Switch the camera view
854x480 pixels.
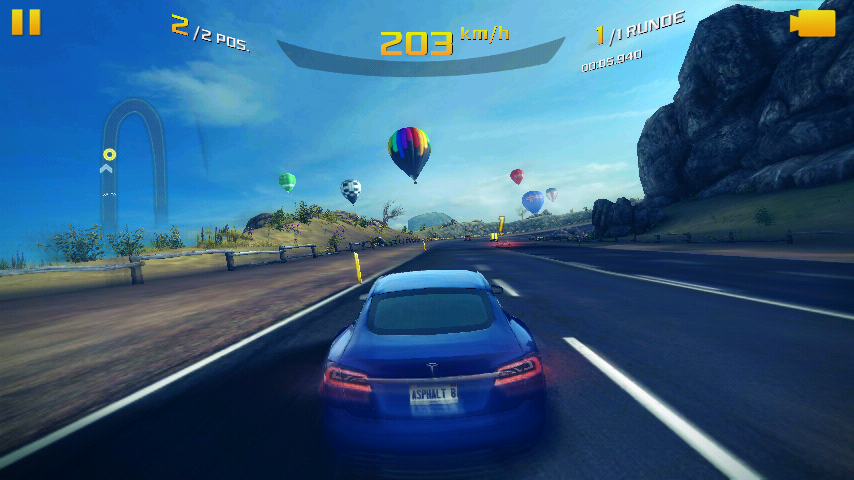(814, 23)
